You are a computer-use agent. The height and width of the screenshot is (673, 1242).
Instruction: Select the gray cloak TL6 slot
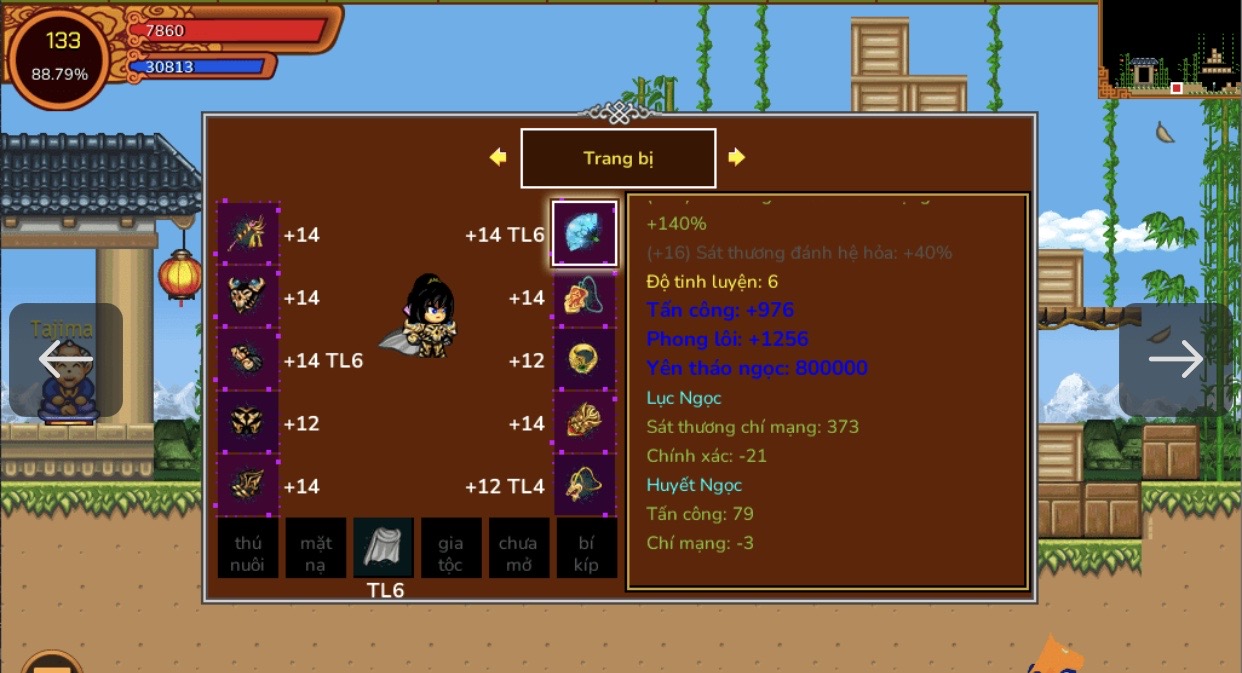383,548
